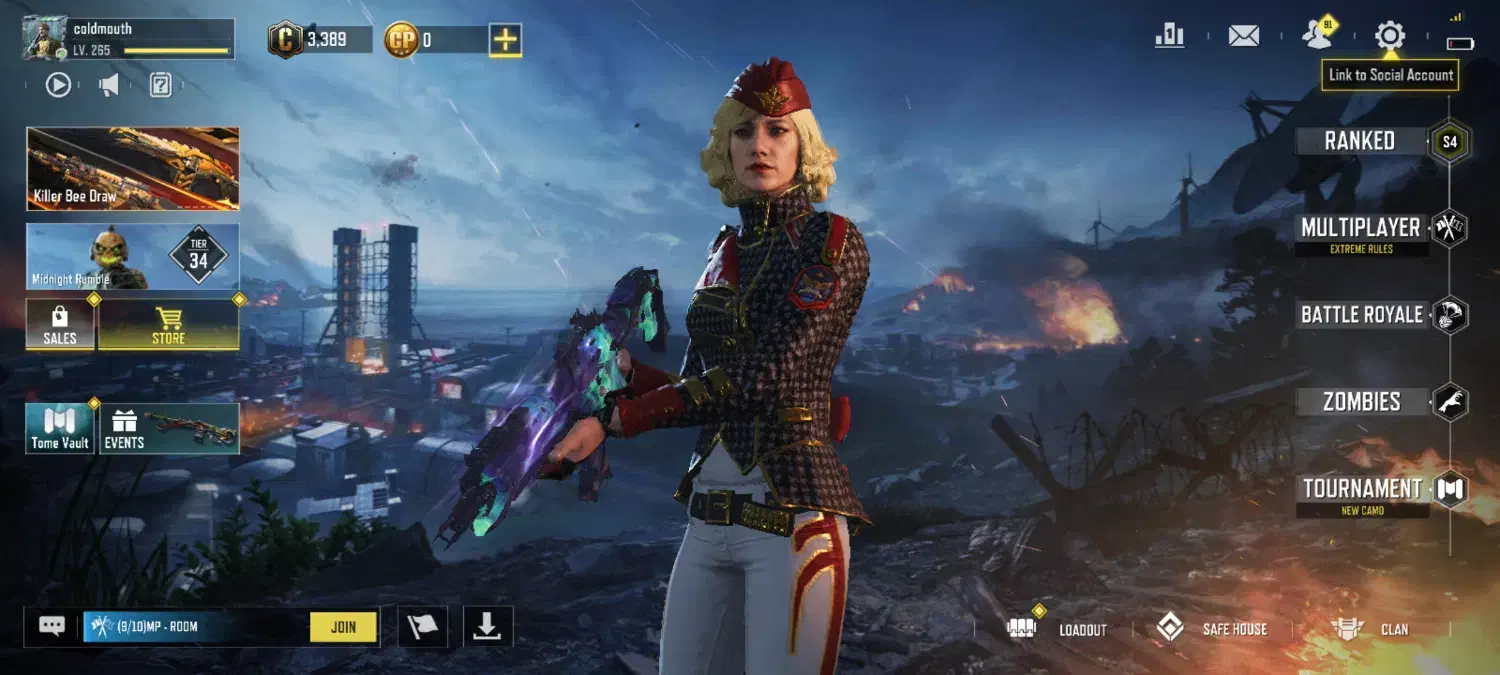Image resolution: width=1500 pixels, height=675 pixels.
Task: Select Multiplayer mode
Action: [1360, 229]
